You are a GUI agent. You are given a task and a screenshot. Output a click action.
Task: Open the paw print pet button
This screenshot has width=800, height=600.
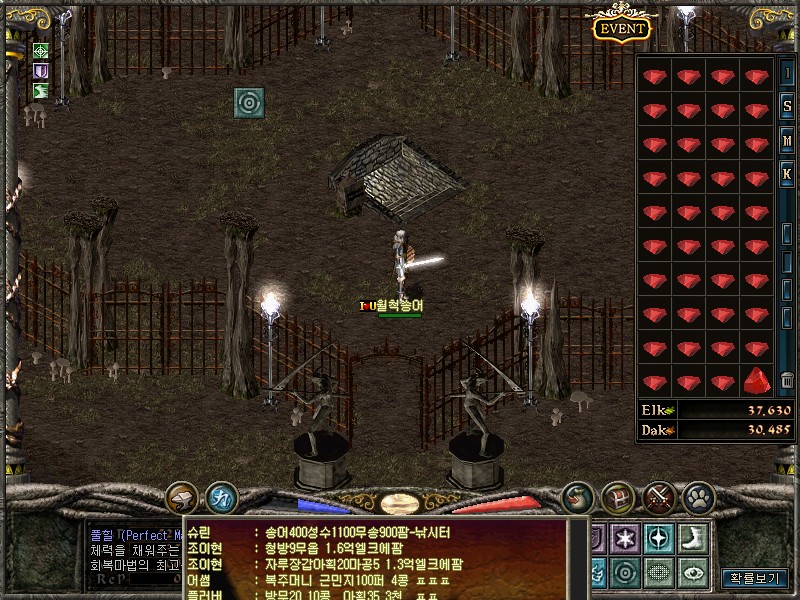tap(698, 497)
